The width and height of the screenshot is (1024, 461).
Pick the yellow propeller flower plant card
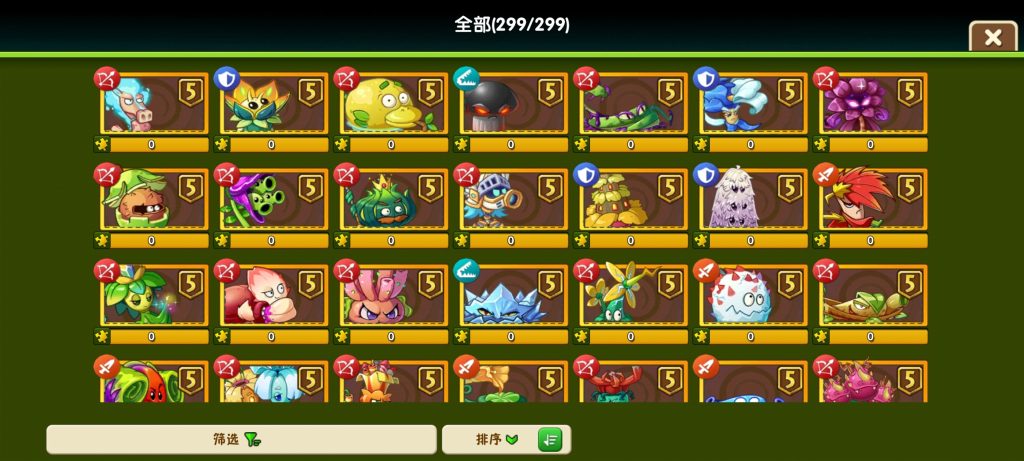point(631,297)
